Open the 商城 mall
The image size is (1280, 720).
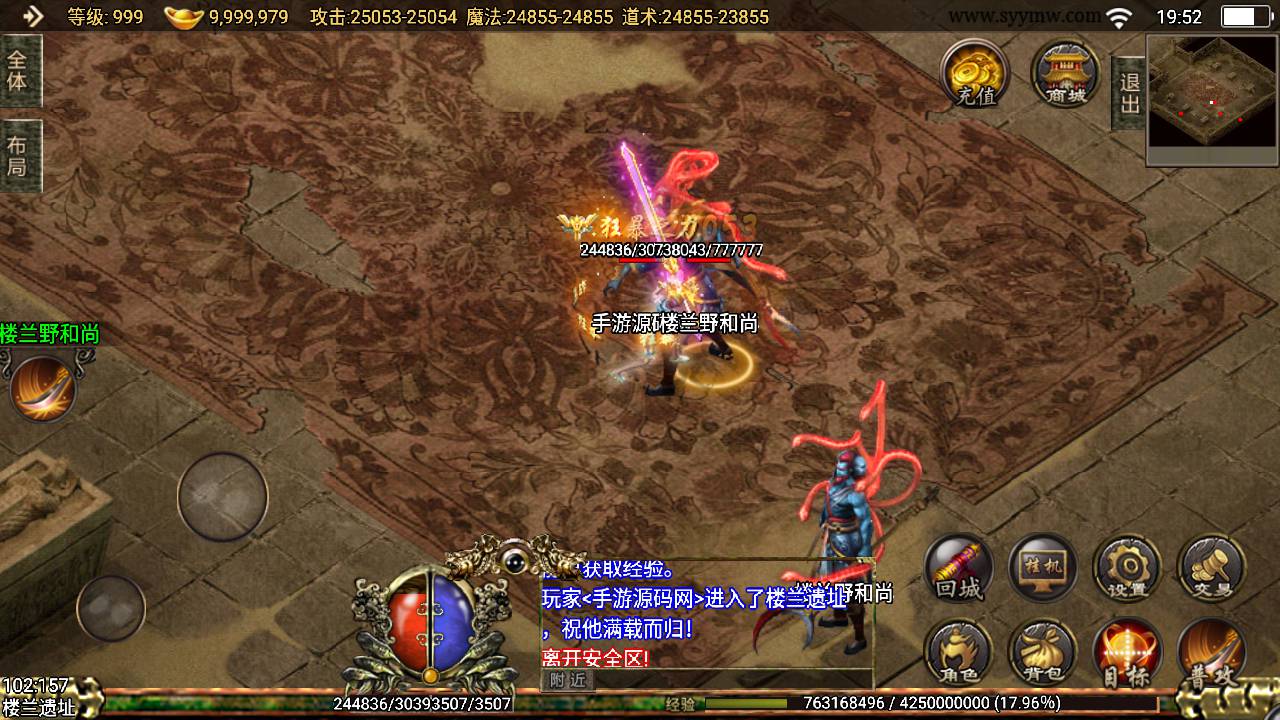[x=1066, y=72]
